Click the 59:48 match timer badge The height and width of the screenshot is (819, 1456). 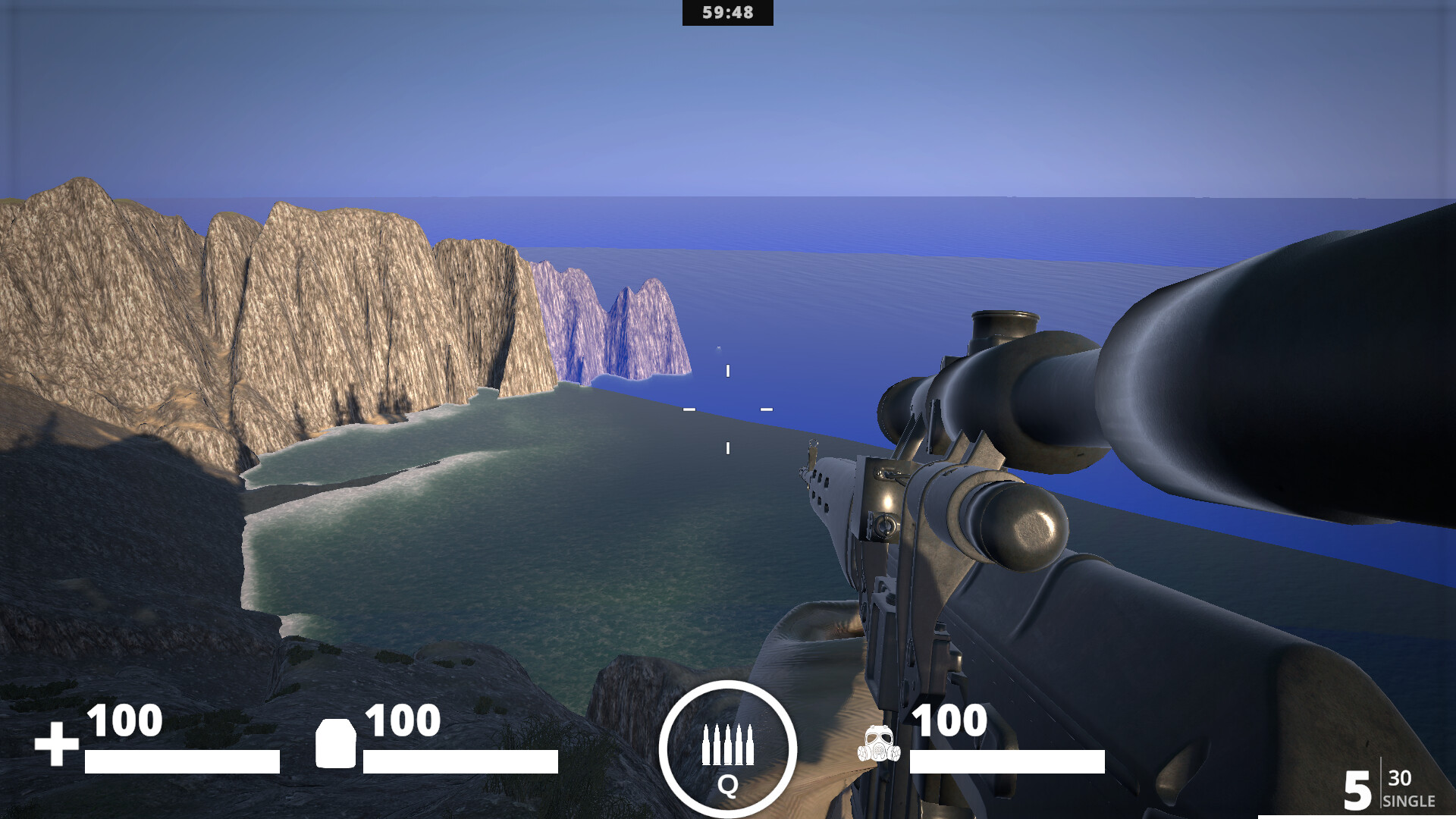point(726,12)
